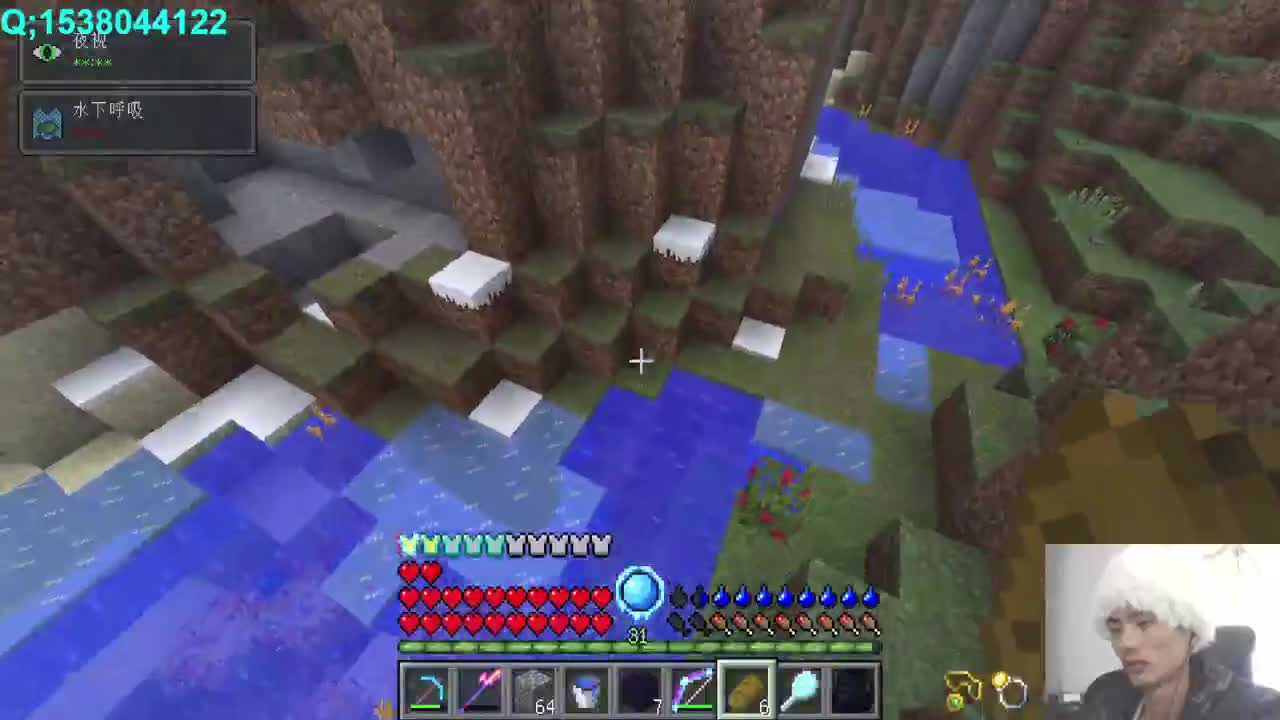Expand the 水下呼吸 status effect panel

click(x=137, y=122)
